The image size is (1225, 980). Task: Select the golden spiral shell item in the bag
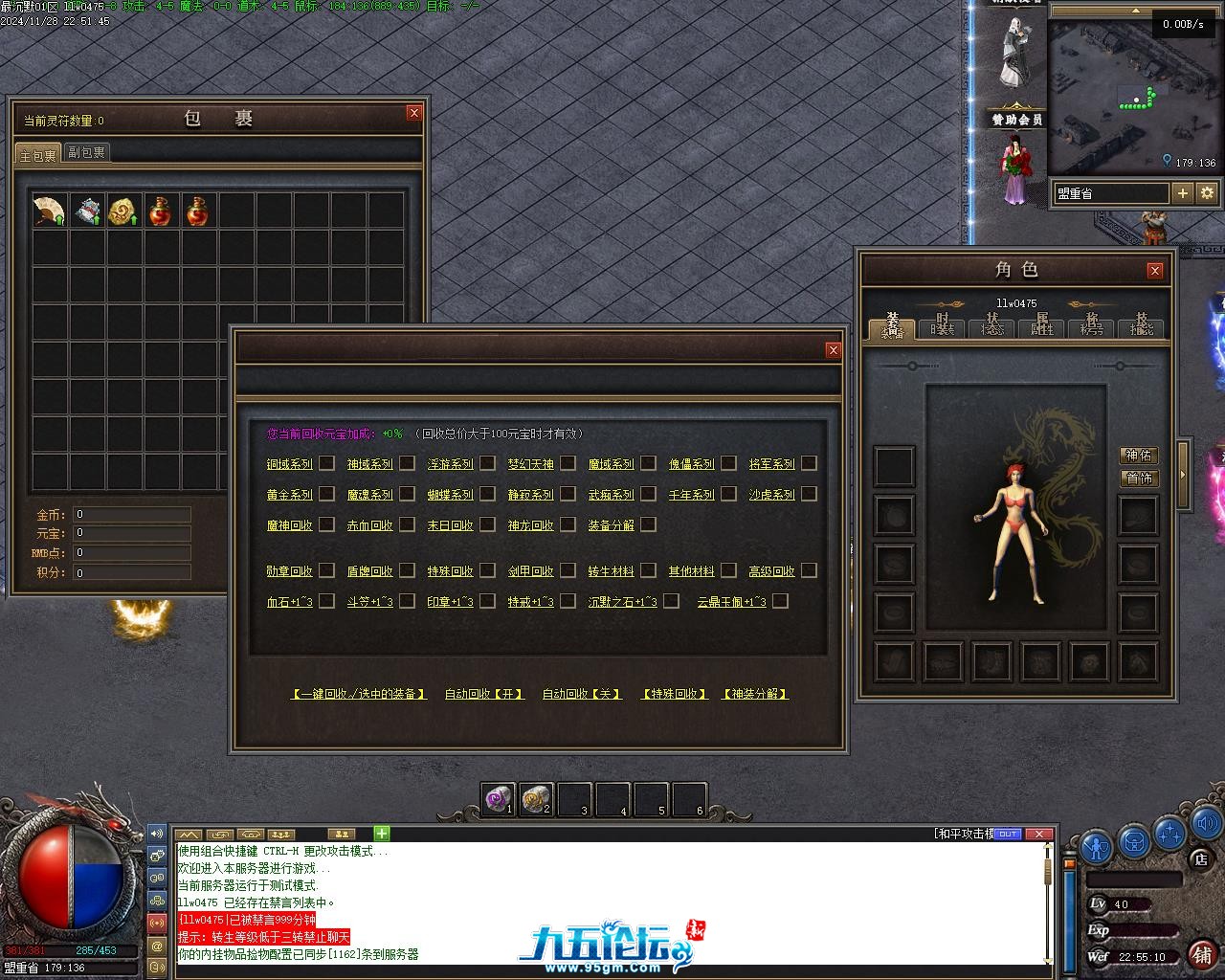[123, 211]
